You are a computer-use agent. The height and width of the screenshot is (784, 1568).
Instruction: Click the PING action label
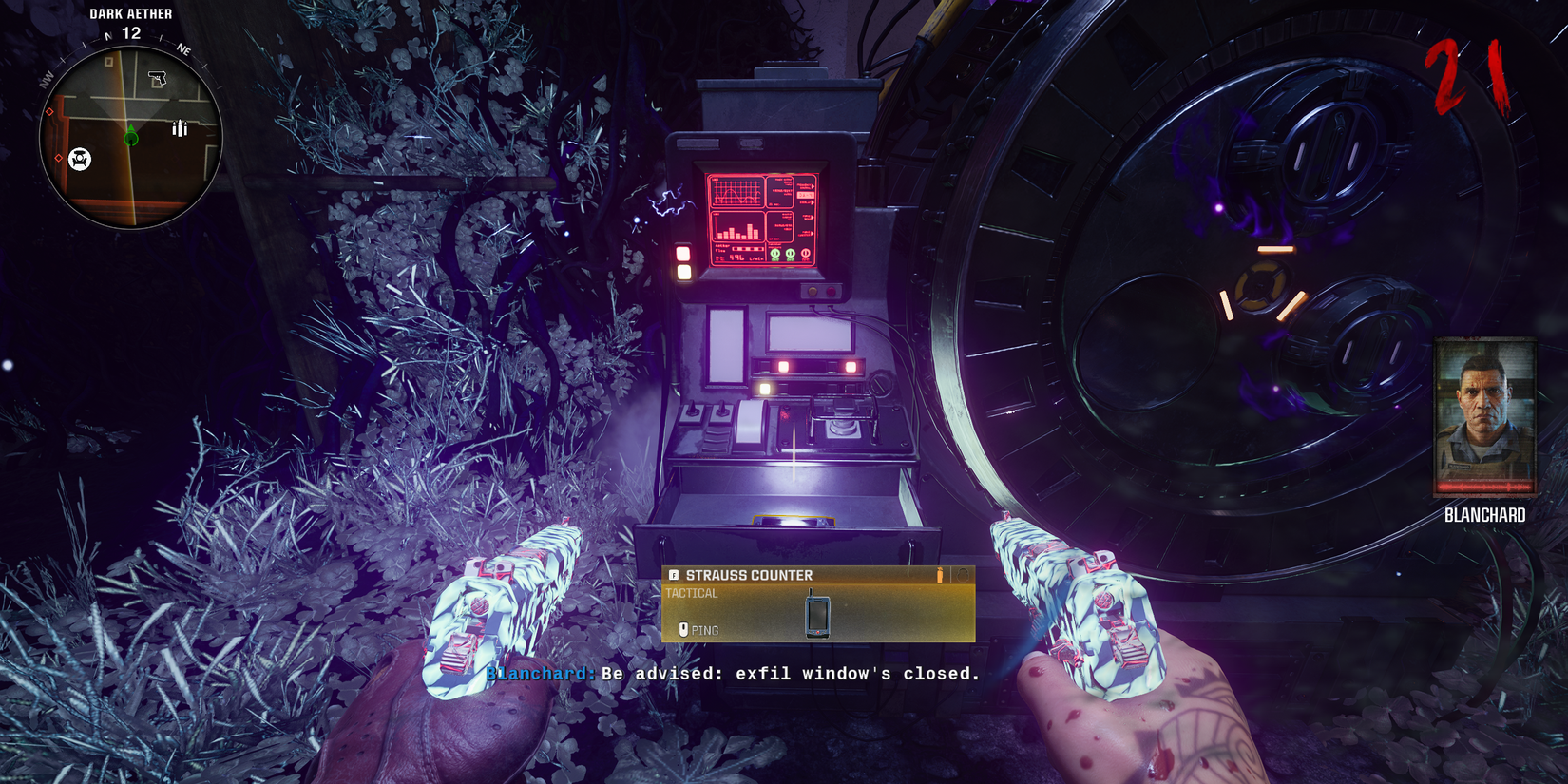[x=706, y=630]
